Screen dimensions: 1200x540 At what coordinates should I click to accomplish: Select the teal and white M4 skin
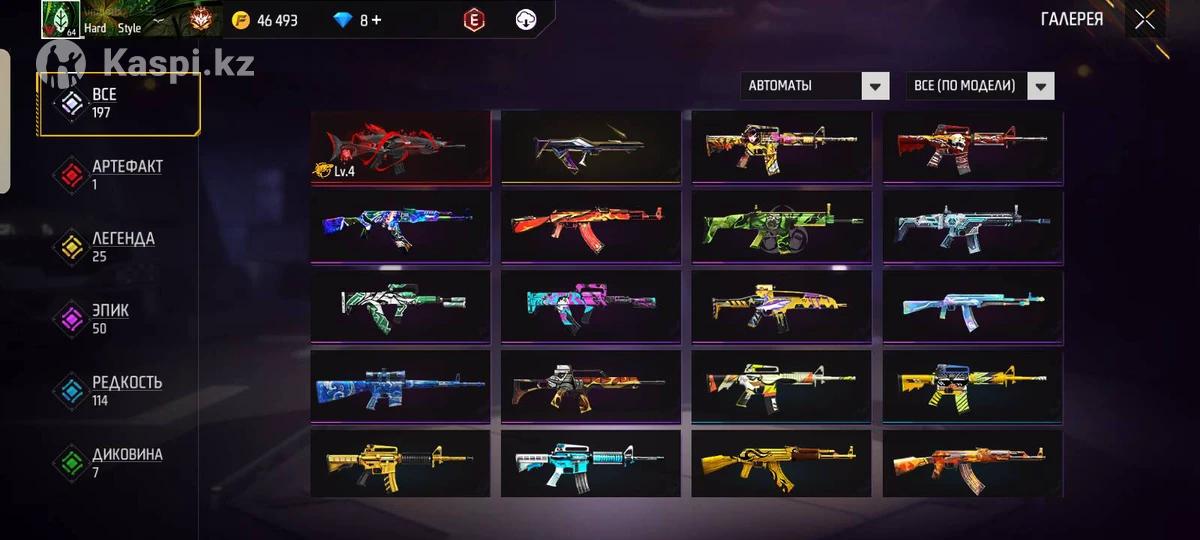point(591,463)
